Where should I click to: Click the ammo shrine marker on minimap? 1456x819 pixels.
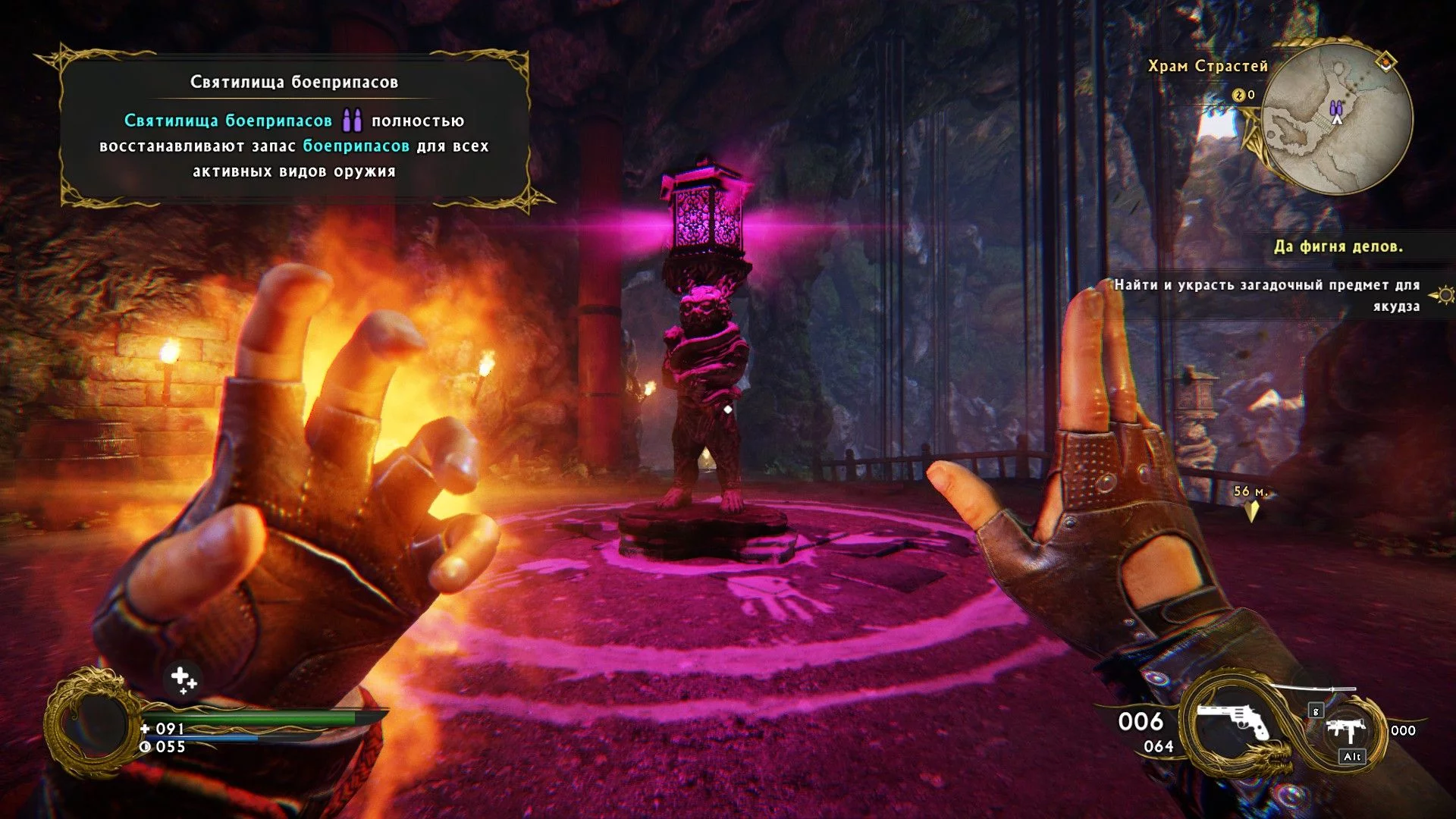coord(1336,108)
